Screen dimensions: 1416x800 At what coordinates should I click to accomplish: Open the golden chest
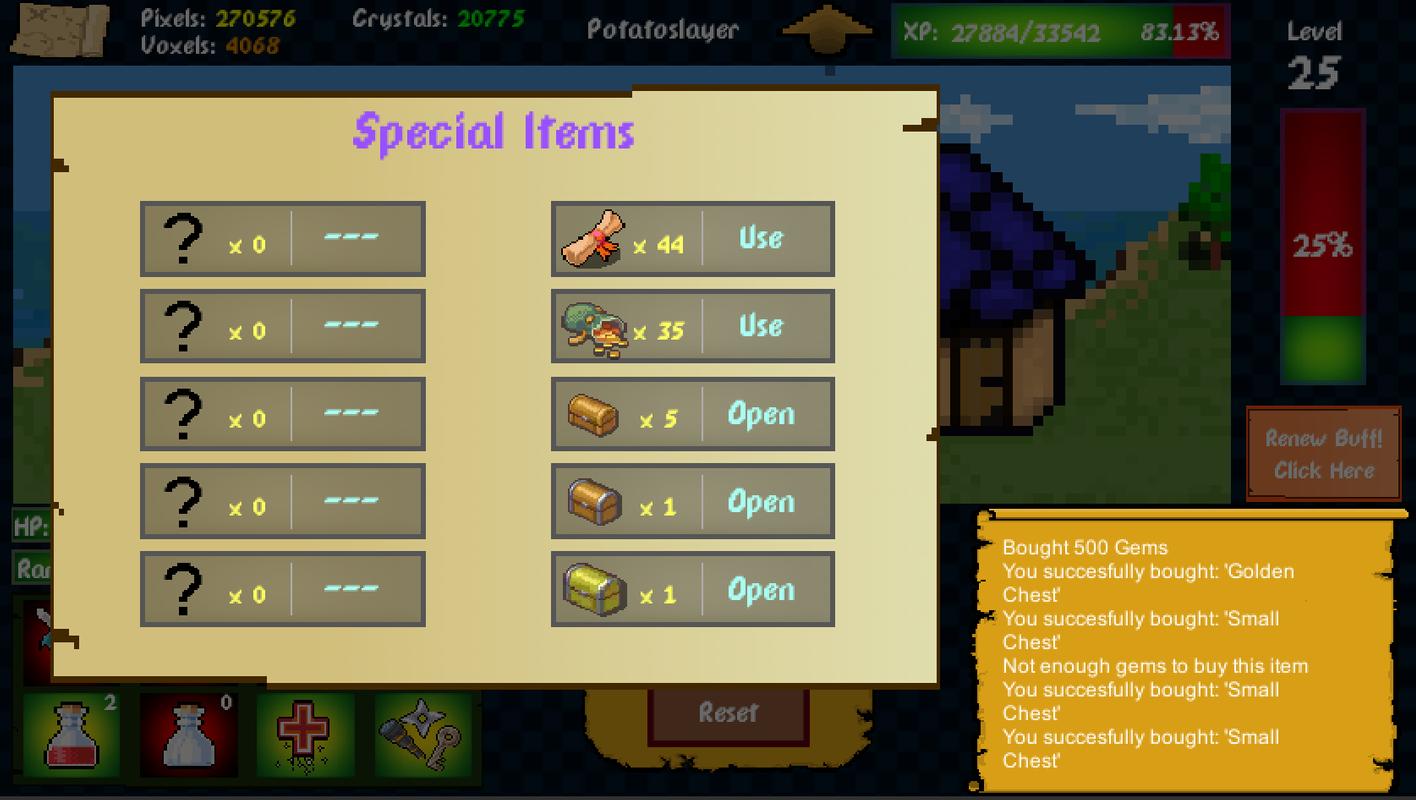[761, 591]
